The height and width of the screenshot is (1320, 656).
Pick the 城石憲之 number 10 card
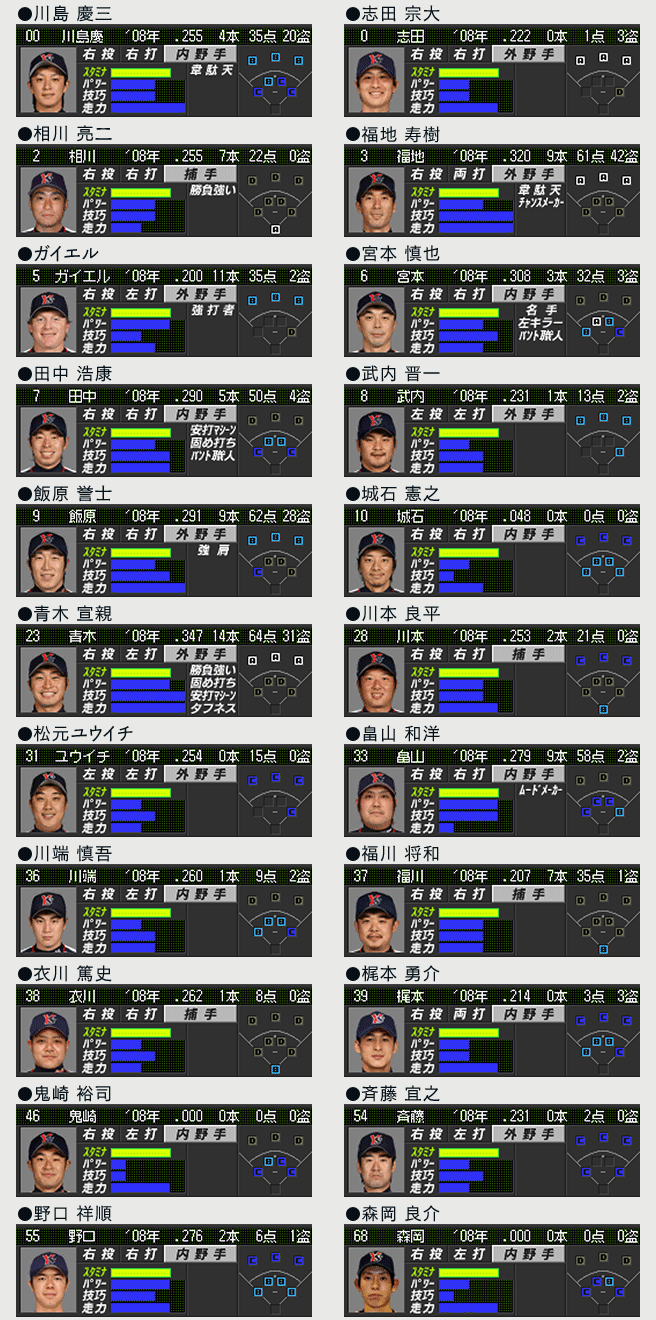point(492,552)
